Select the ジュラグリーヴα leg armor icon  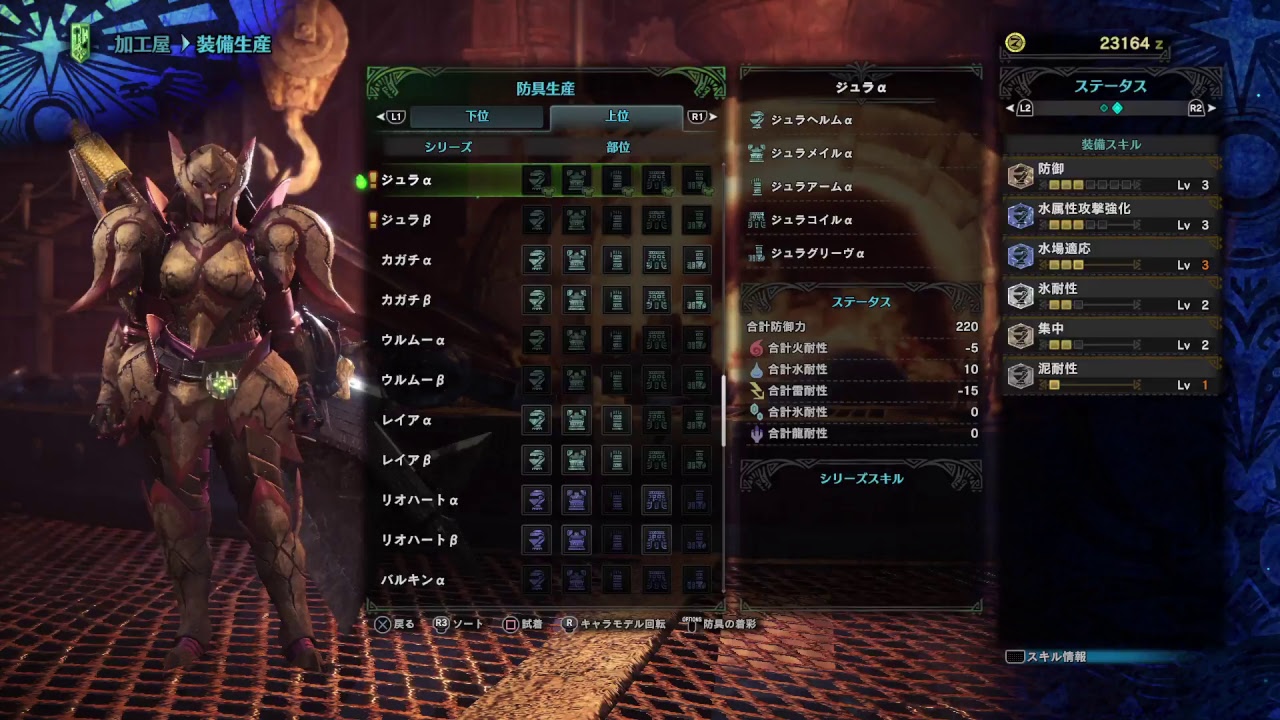[757, 253]
